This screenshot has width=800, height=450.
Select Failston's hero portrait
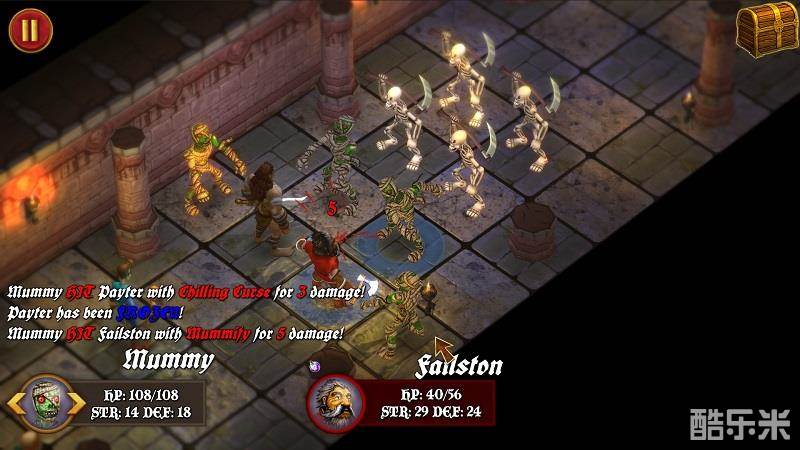[x=334, y=402]
